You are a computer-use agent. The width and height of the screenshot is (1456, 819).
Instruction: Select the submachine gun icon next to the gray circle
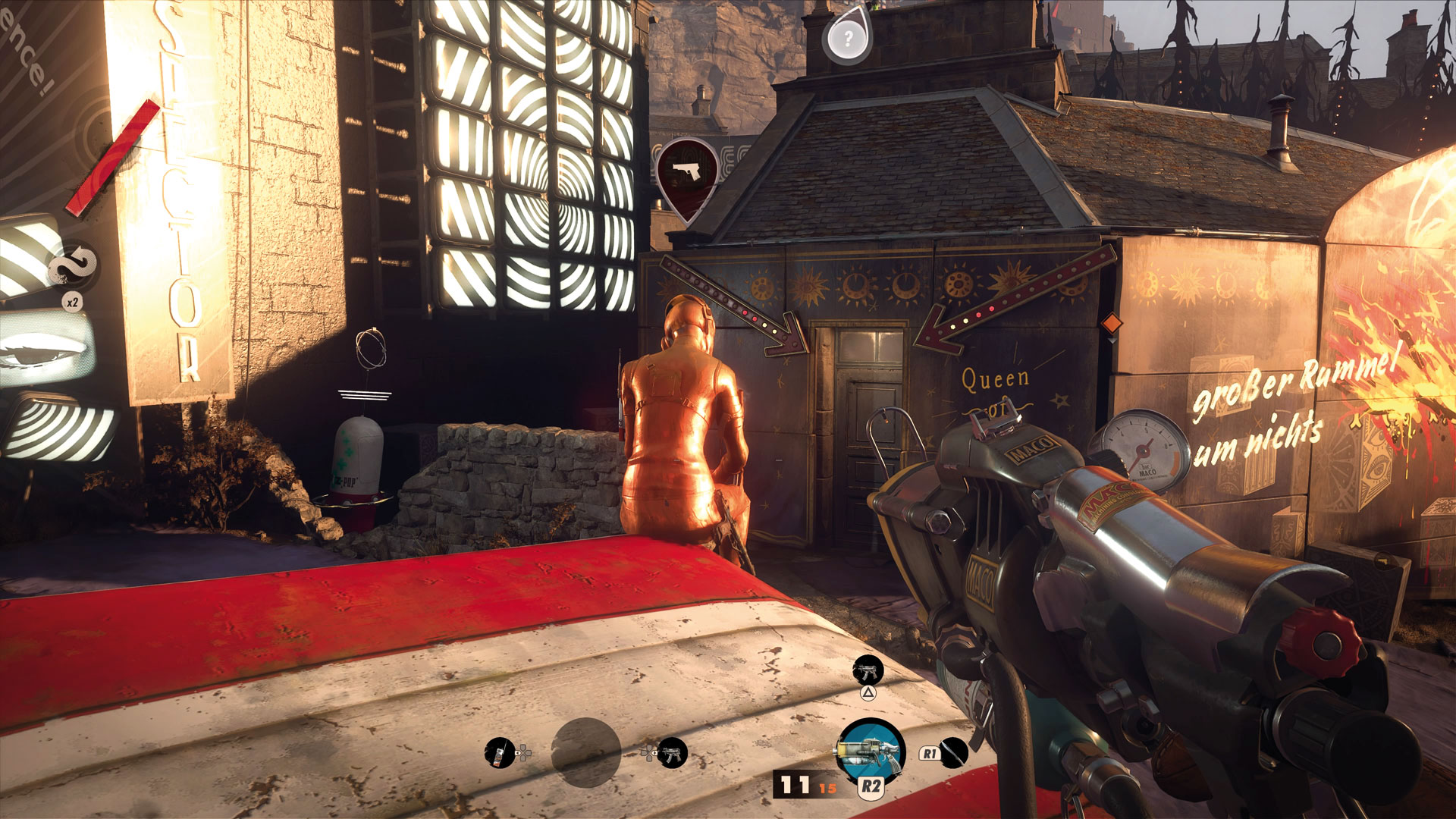[672, 753]
